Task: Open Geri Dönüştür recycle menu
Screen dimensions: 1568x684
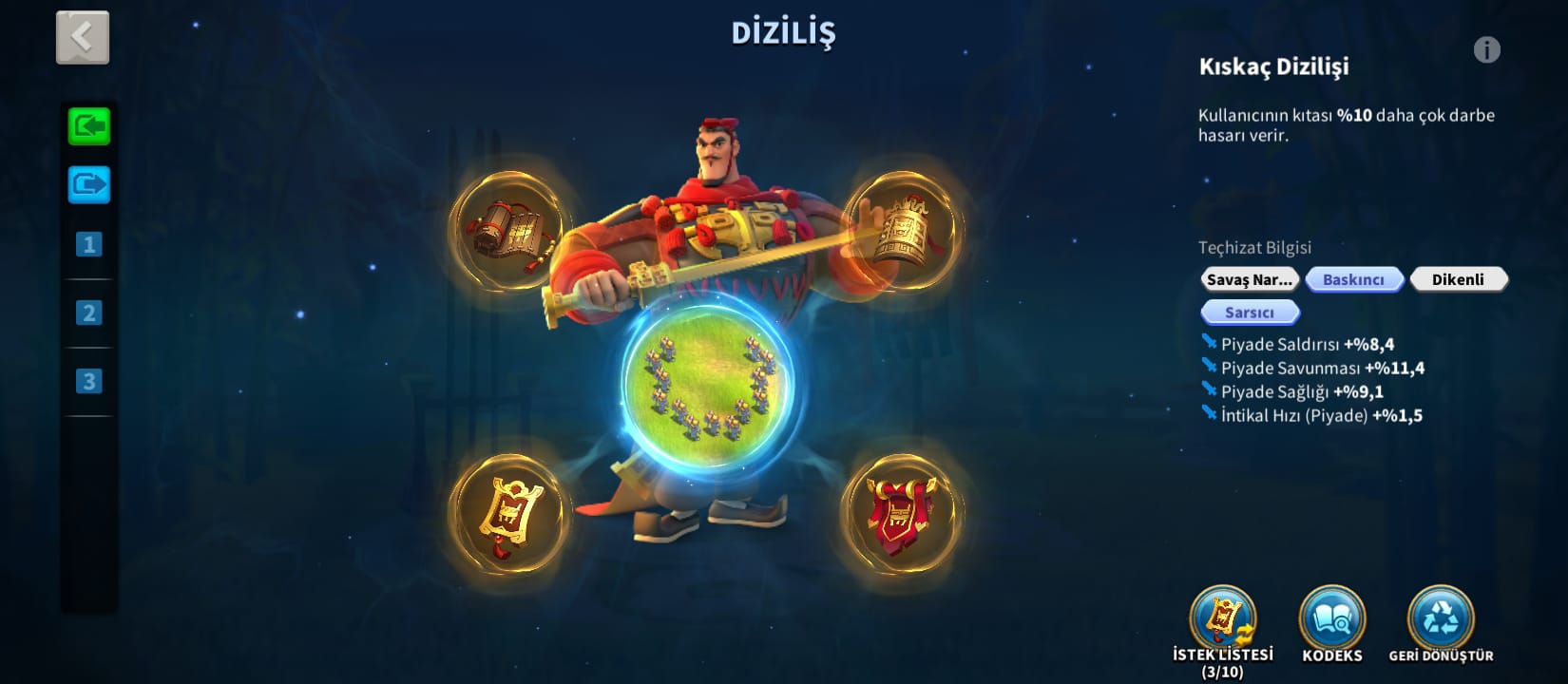Action: [1441, 620]
